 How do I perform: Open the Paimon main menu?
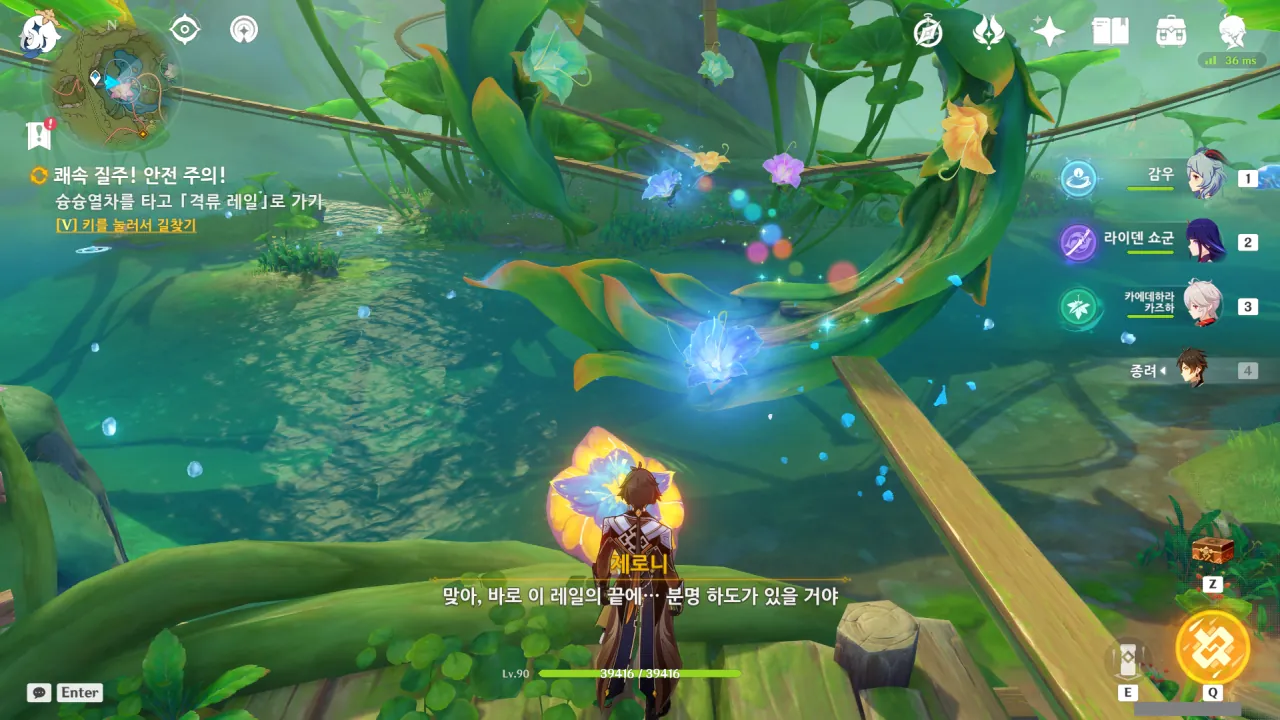tap(40, 33)
